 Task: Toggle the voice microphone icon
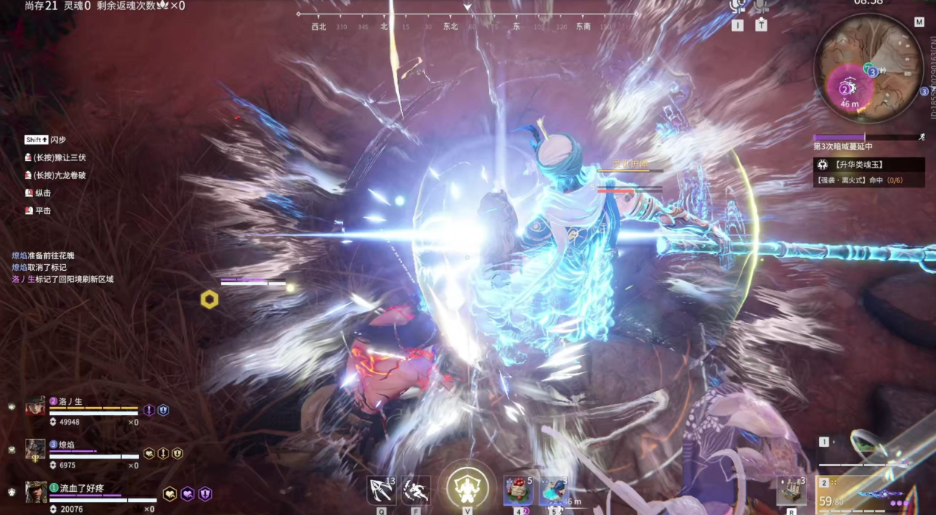(x=738, y=7)
